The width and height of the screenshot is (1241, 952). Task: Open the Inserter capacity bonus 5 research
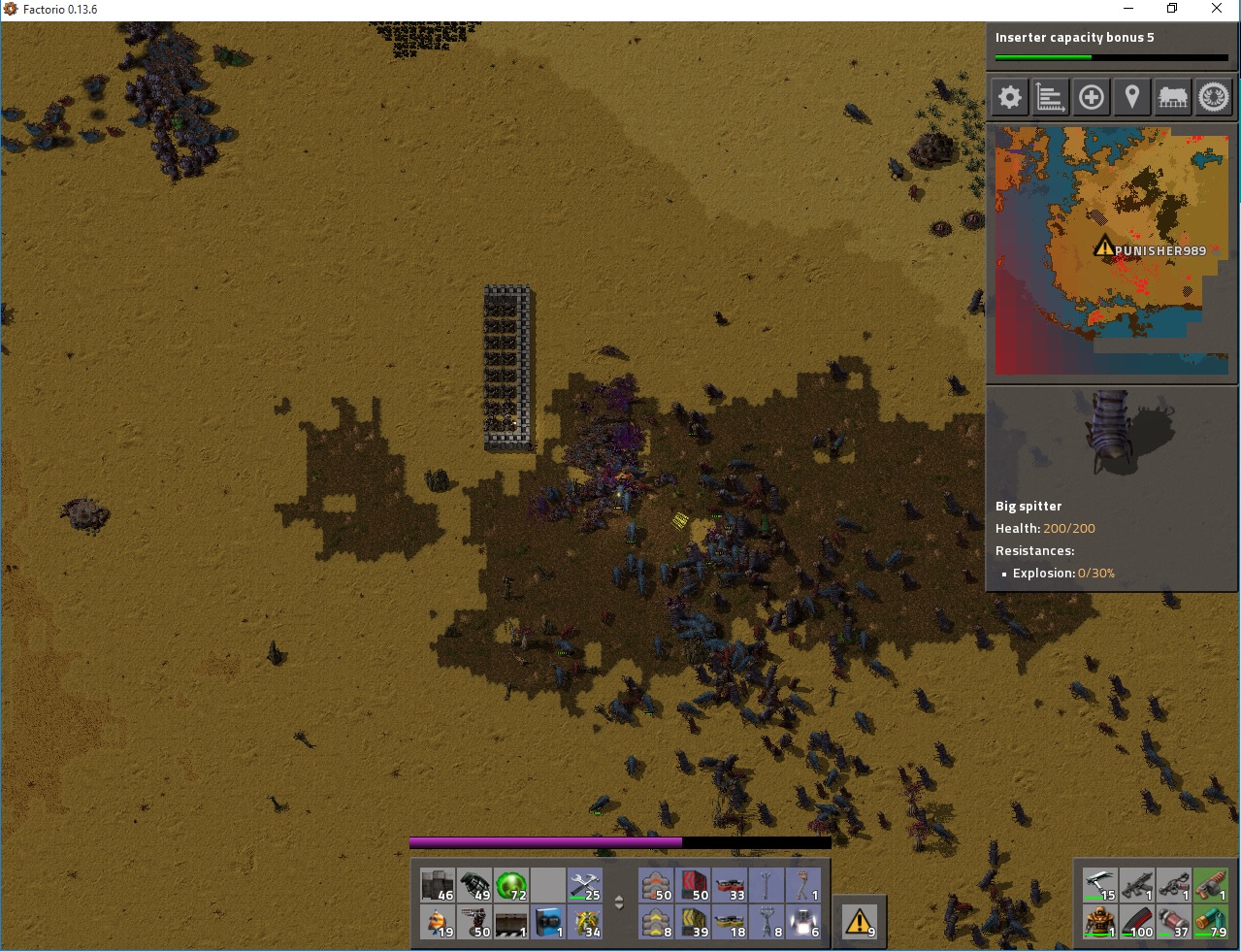coord(1112,46)
